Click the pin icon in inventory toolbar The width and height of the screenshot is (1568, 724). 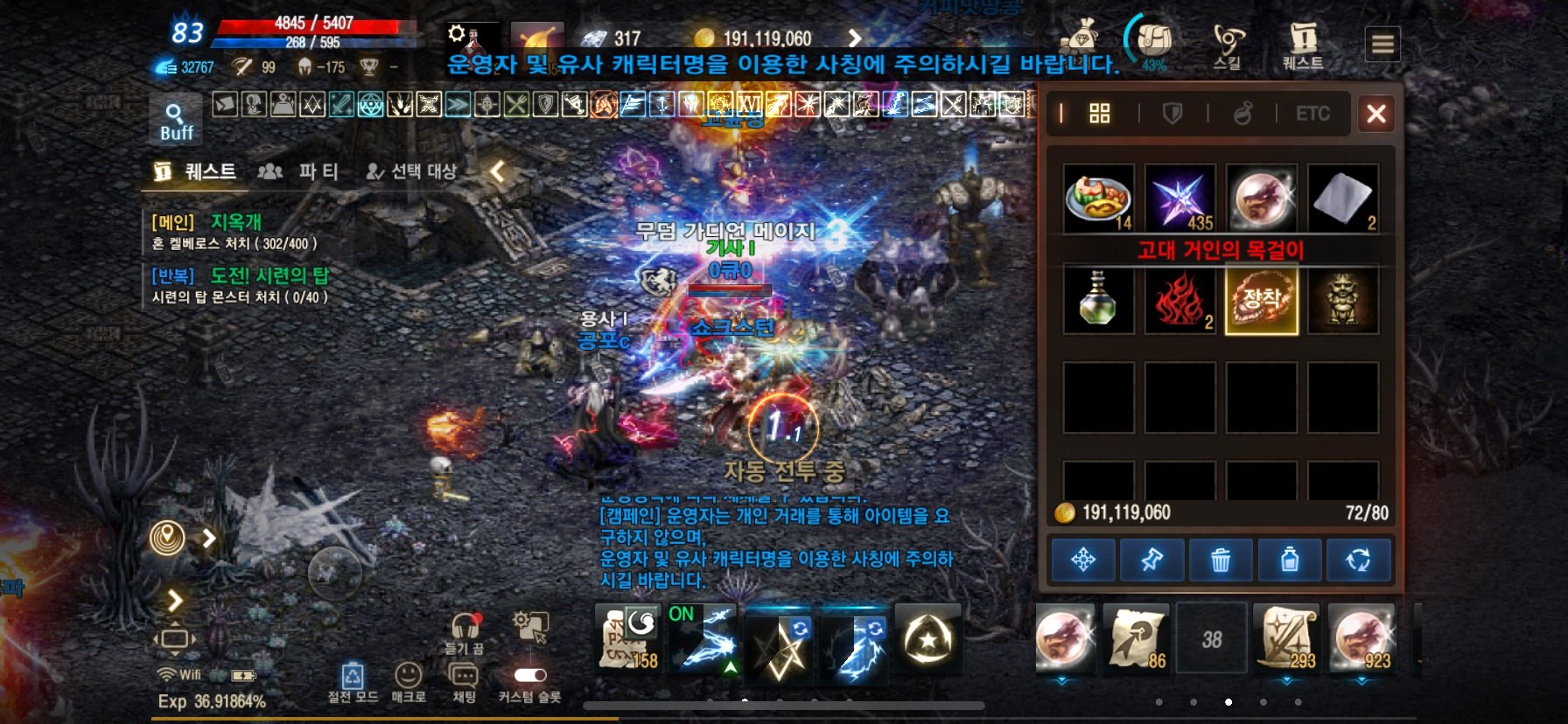pos(1153,560)
